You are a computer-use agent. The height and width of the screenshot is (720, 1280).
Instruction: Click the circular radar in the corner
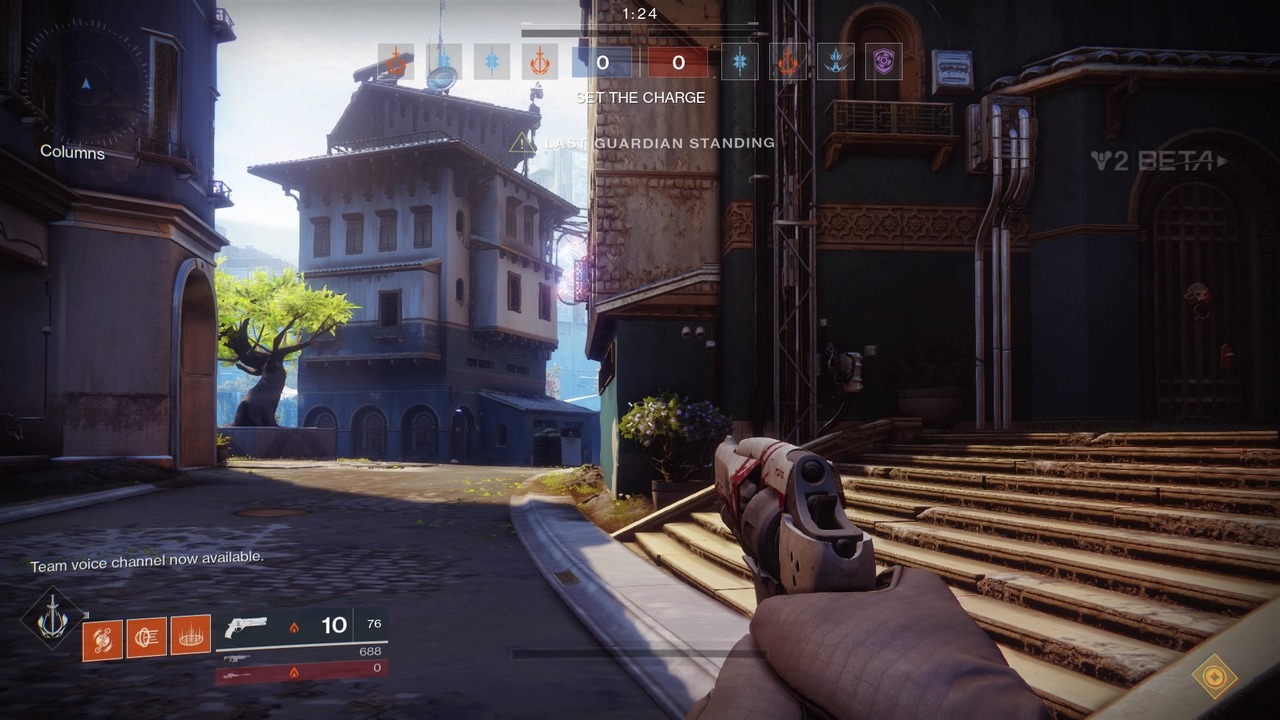[84, 84]
